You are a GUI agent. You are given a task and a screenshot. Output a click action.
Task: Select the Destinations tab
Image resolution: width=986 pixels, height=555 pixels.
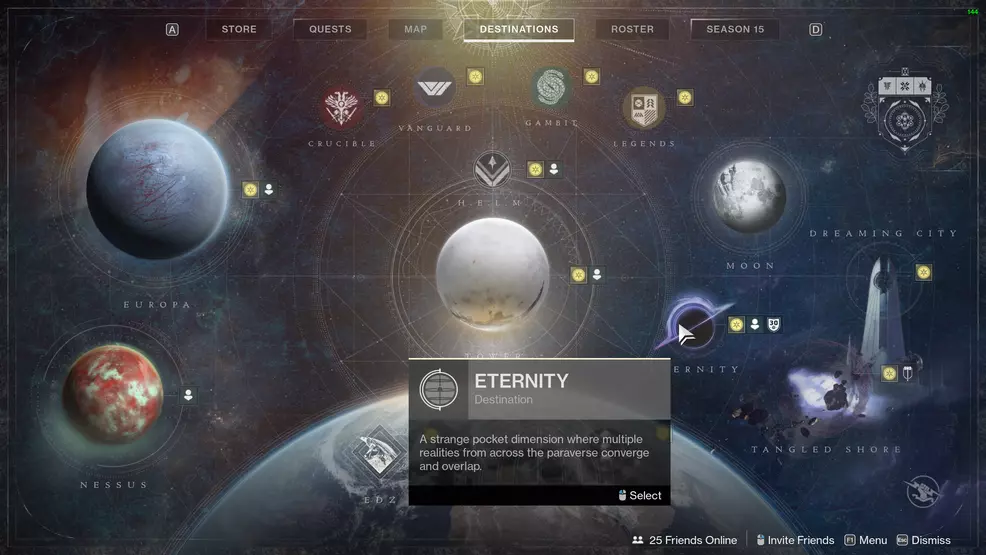(518, 29)
